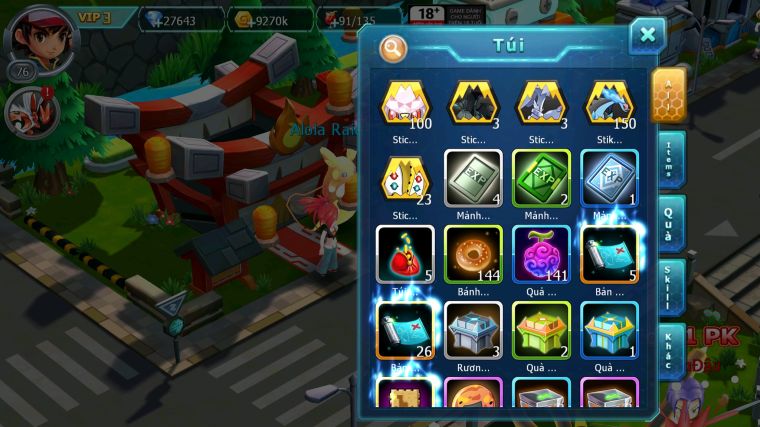Select the grey EXP fragment with 4
Viewport: 760px width, 427px height.
coord(473,178)
